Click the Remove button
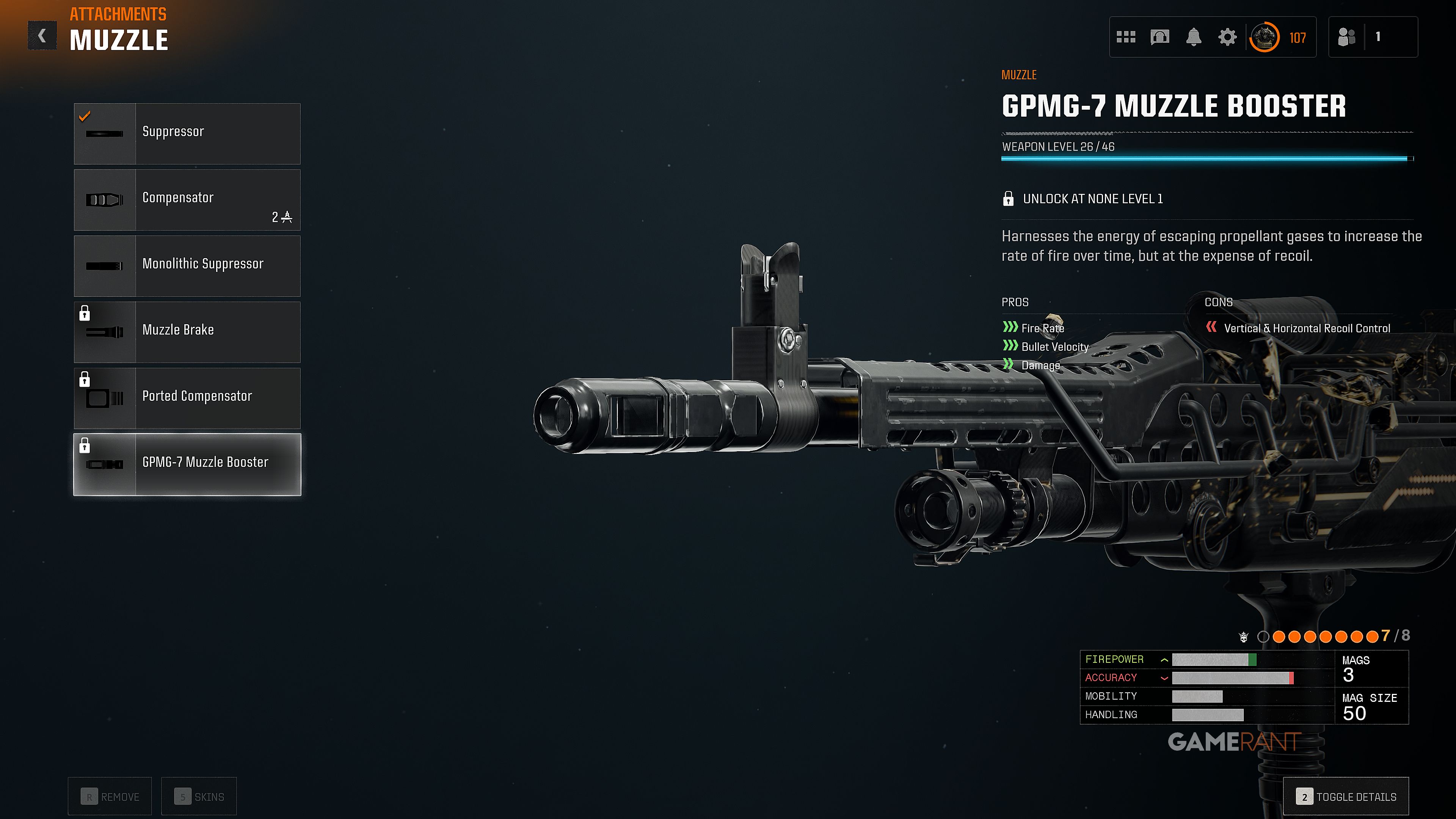This screenshot has height=819, width=1456. click(110, 796)
